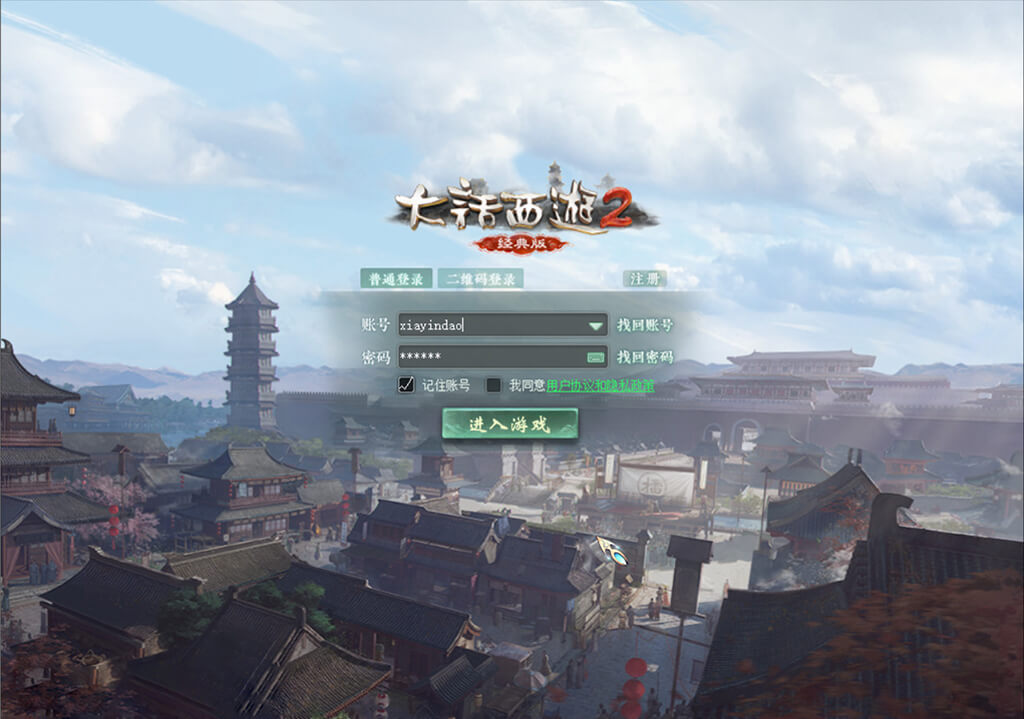The width and height of the screenshot is (1024, 719).
Task: Focus the 密码 password field
Action: 488,357
